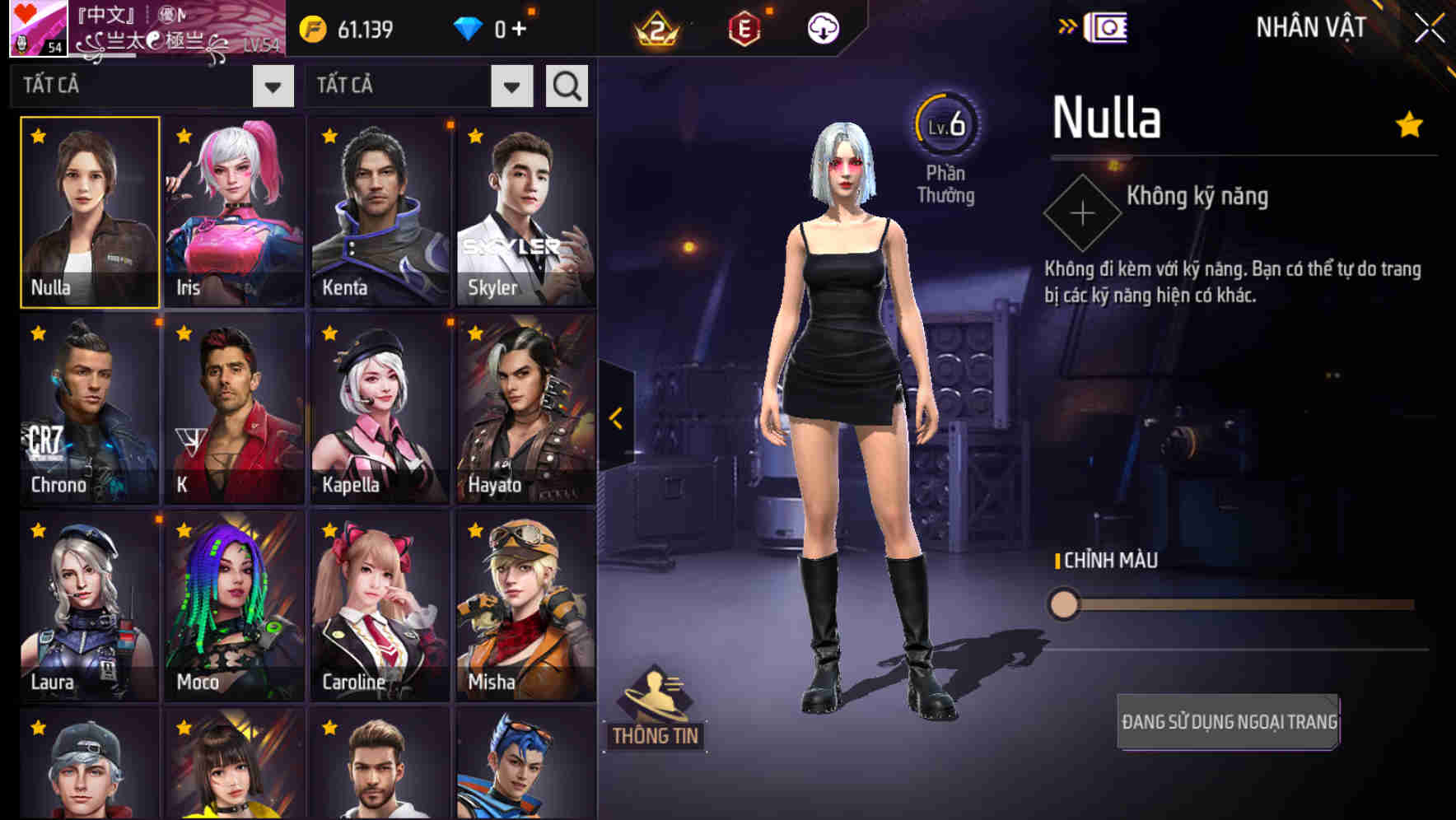Select the red E event badge icon
Image resolution: width=1456 pixels, height=820 pixels.
point(743,27)
